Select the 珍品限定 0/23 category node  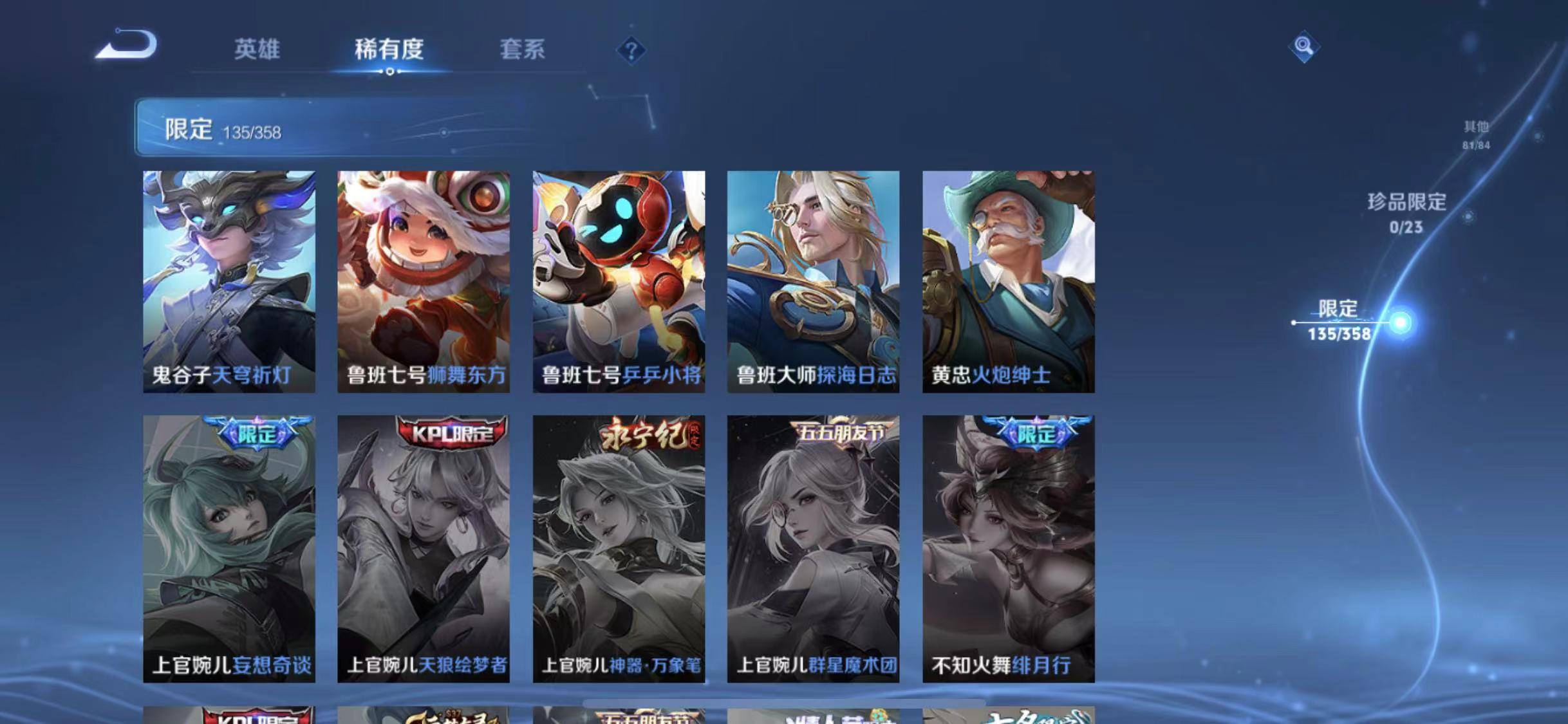point(1406,212)
